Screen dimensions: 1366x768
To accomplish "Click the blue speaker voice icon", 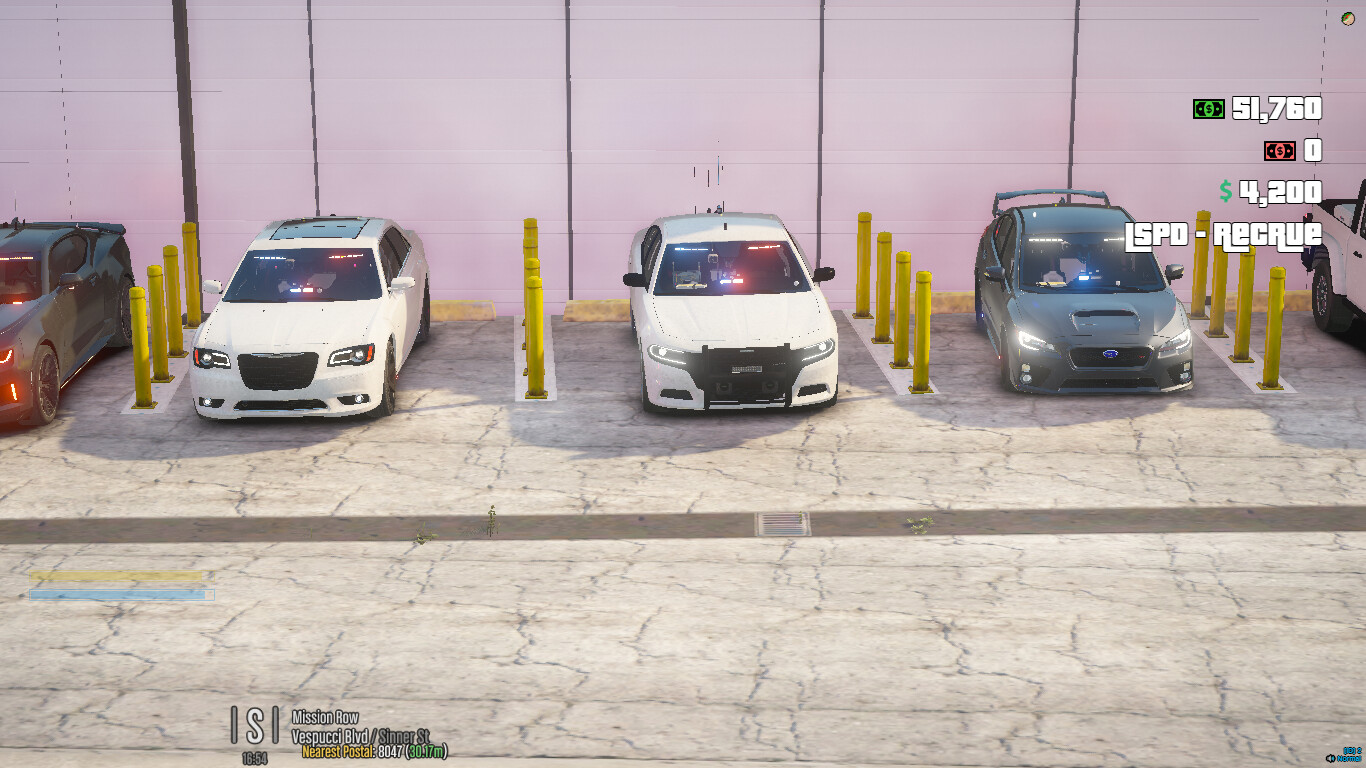I will [1330, 758].
